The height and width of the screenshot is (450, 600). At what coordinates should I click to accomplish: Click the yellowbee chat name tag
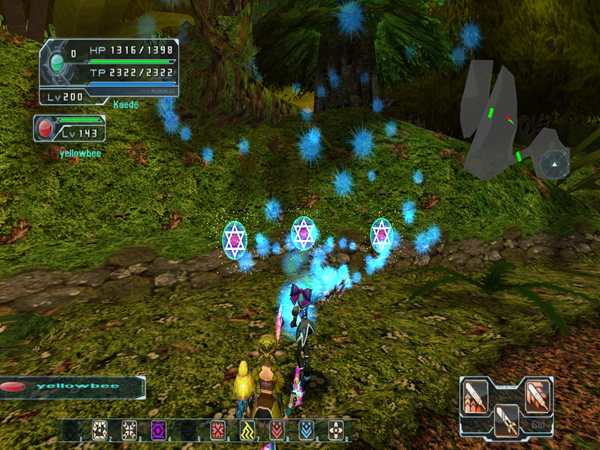pos(70,387)
